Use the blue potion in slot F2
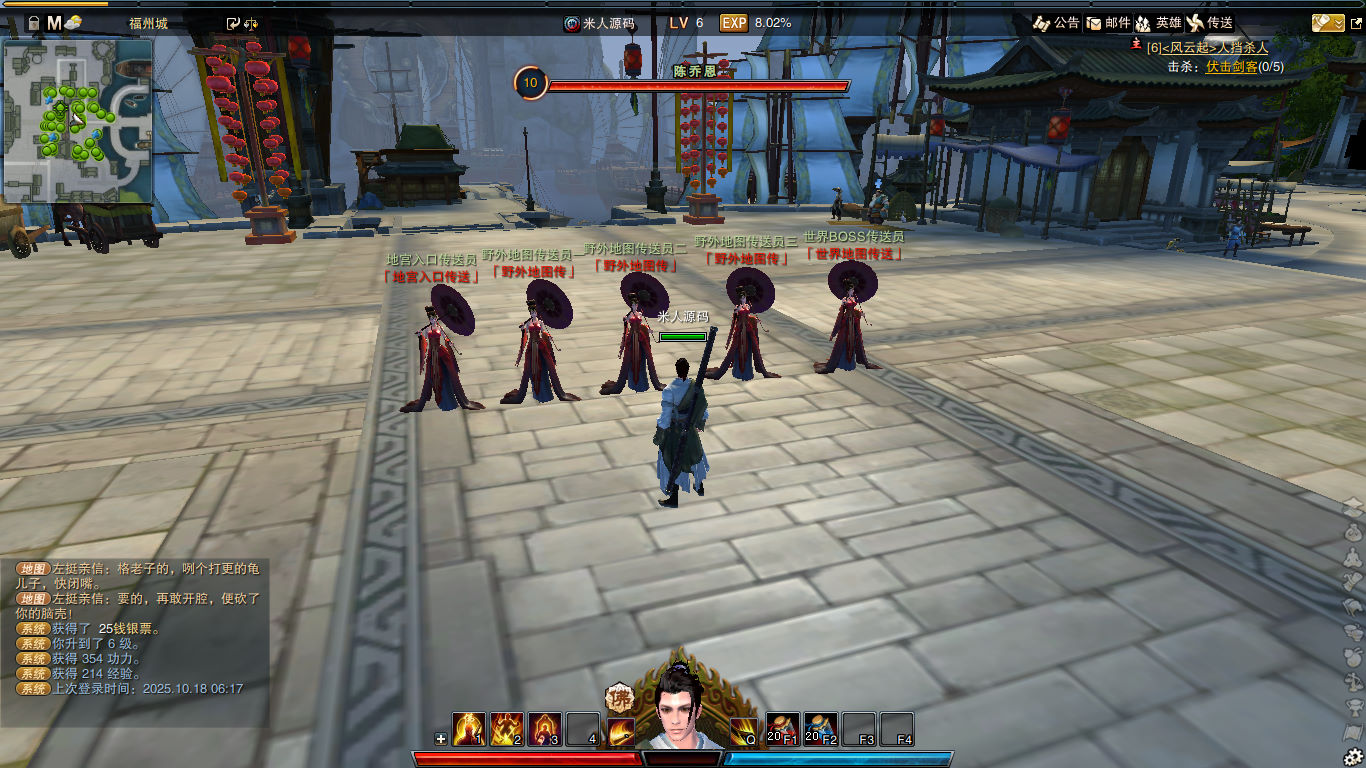This screenshot has width=1366, height=768. coord(820,729)
